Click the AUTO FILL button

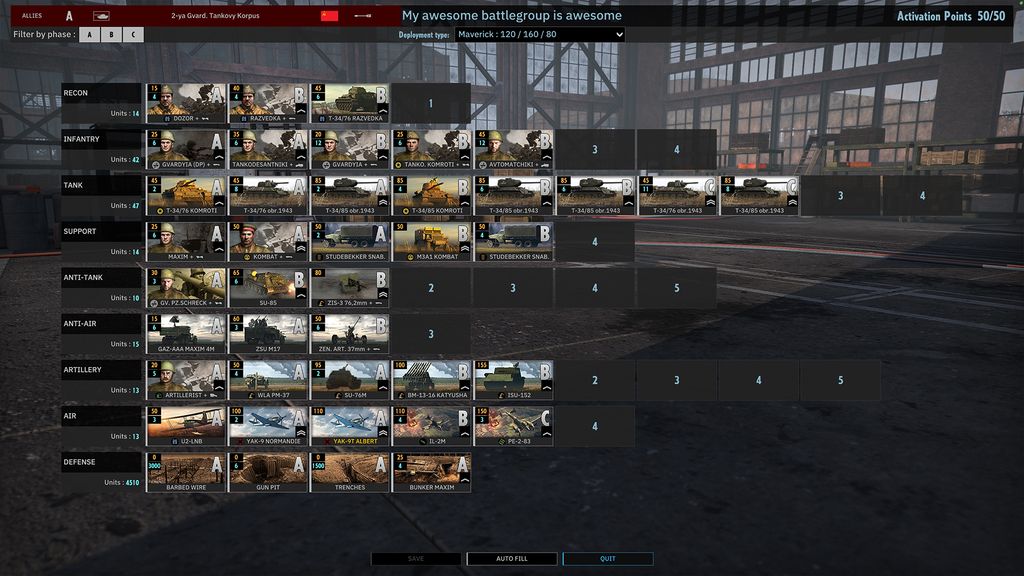(x=511, y=559)
